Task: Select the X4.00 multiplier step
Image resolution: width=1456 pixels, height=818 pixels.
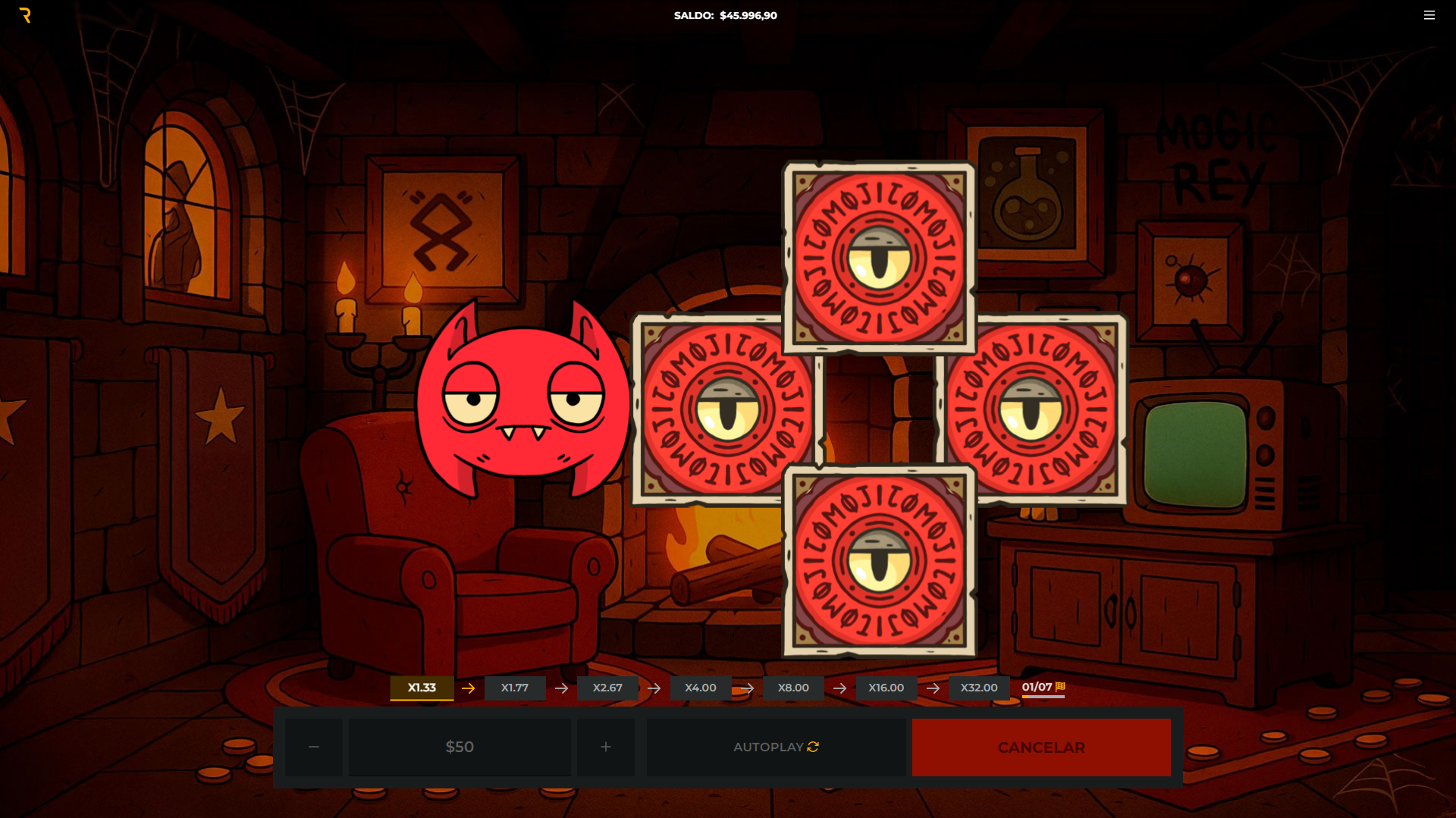Action: point(700,688)
